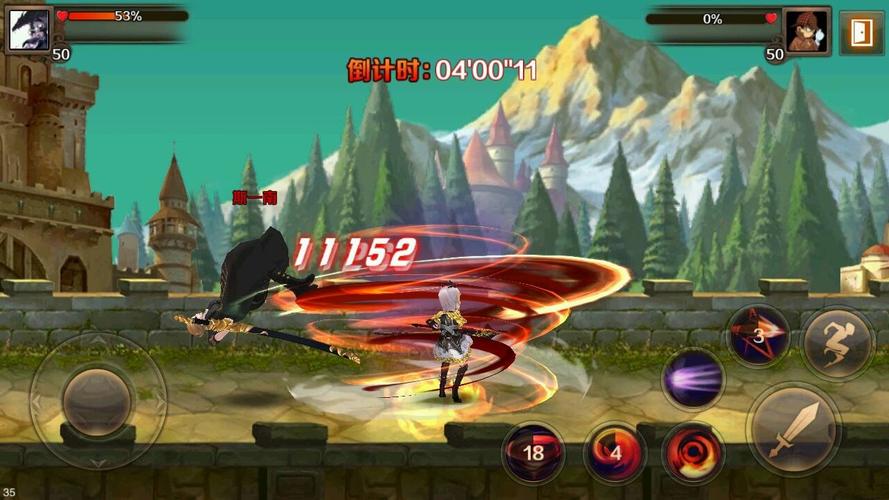Tap the player's character portrait
Viewport: 889px width, 500px height.
30,29
